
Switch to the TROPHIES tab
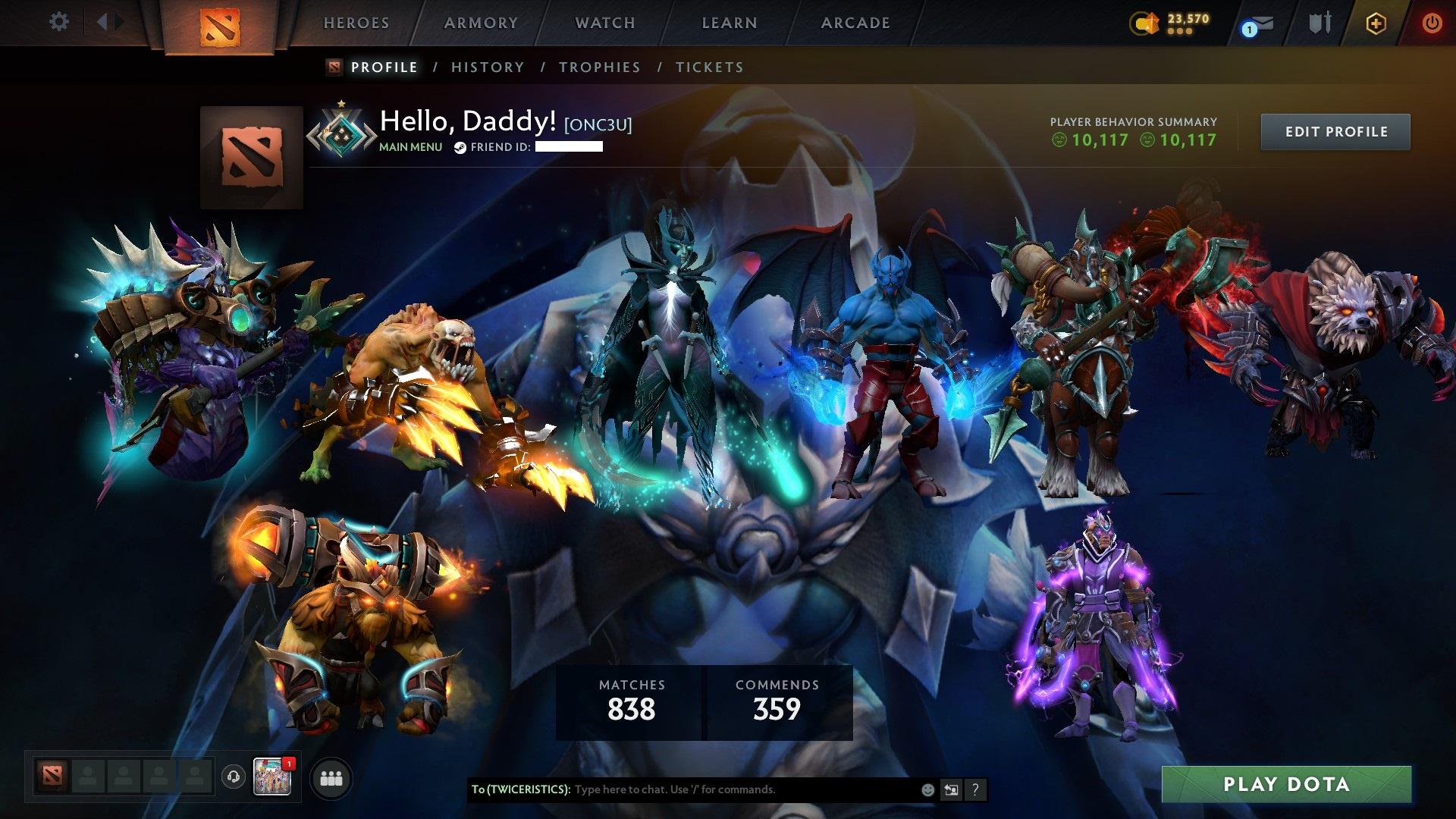tap(599, 67)
